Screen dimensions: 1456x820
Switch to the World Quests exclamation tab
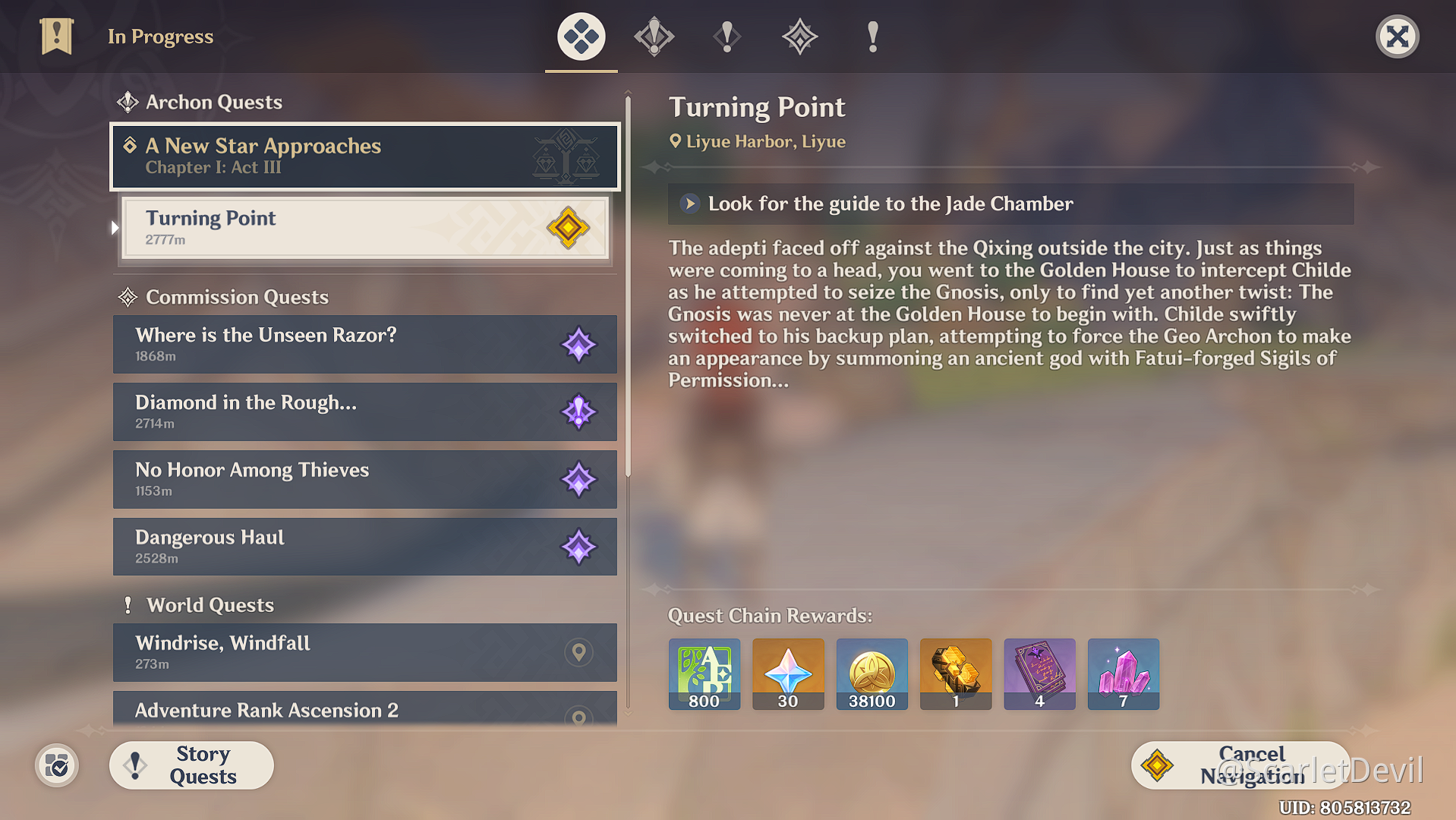click(871, 36)
